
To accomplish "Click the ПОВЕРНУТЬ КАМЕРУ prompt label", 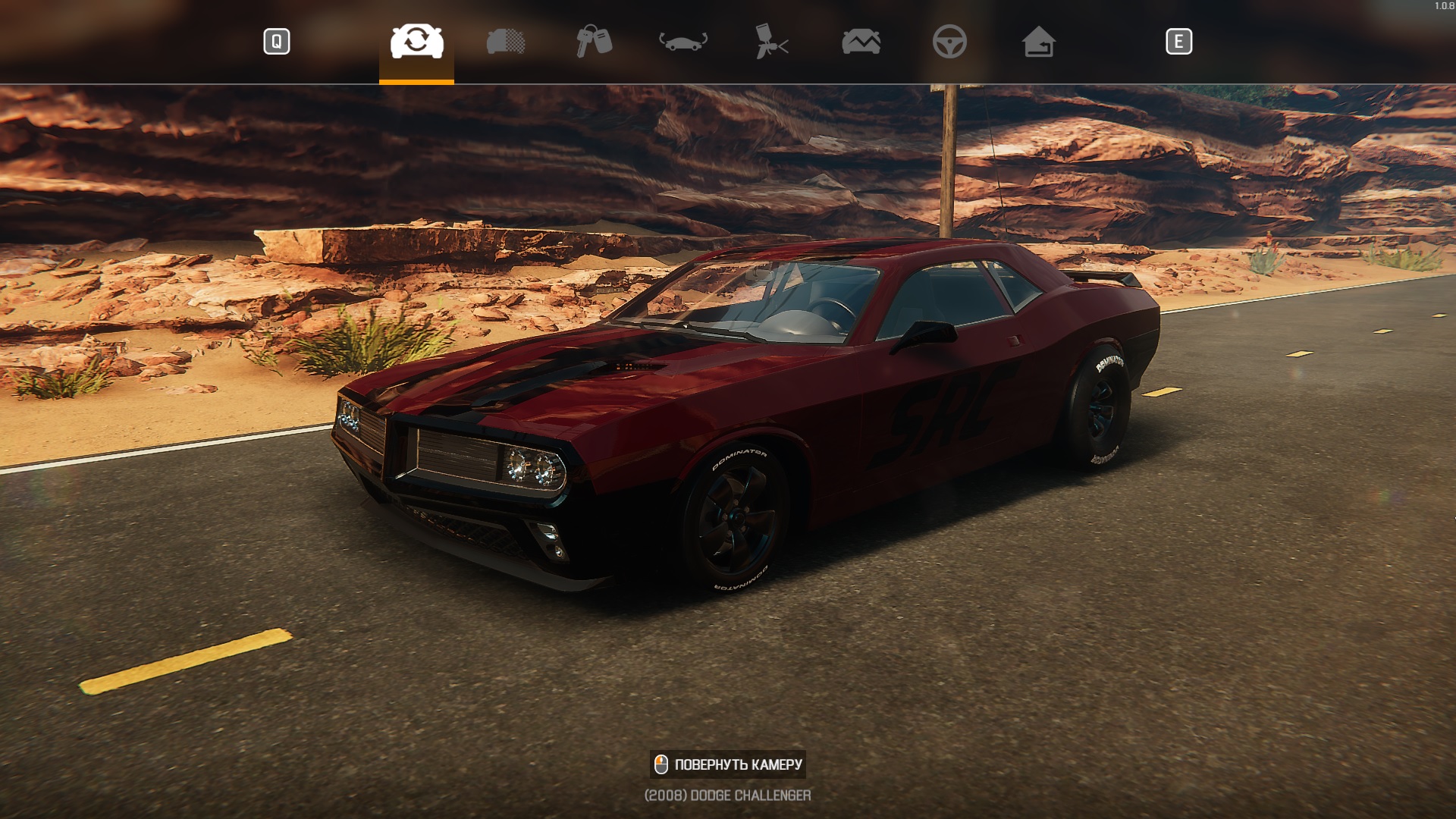I will point(739,764).
